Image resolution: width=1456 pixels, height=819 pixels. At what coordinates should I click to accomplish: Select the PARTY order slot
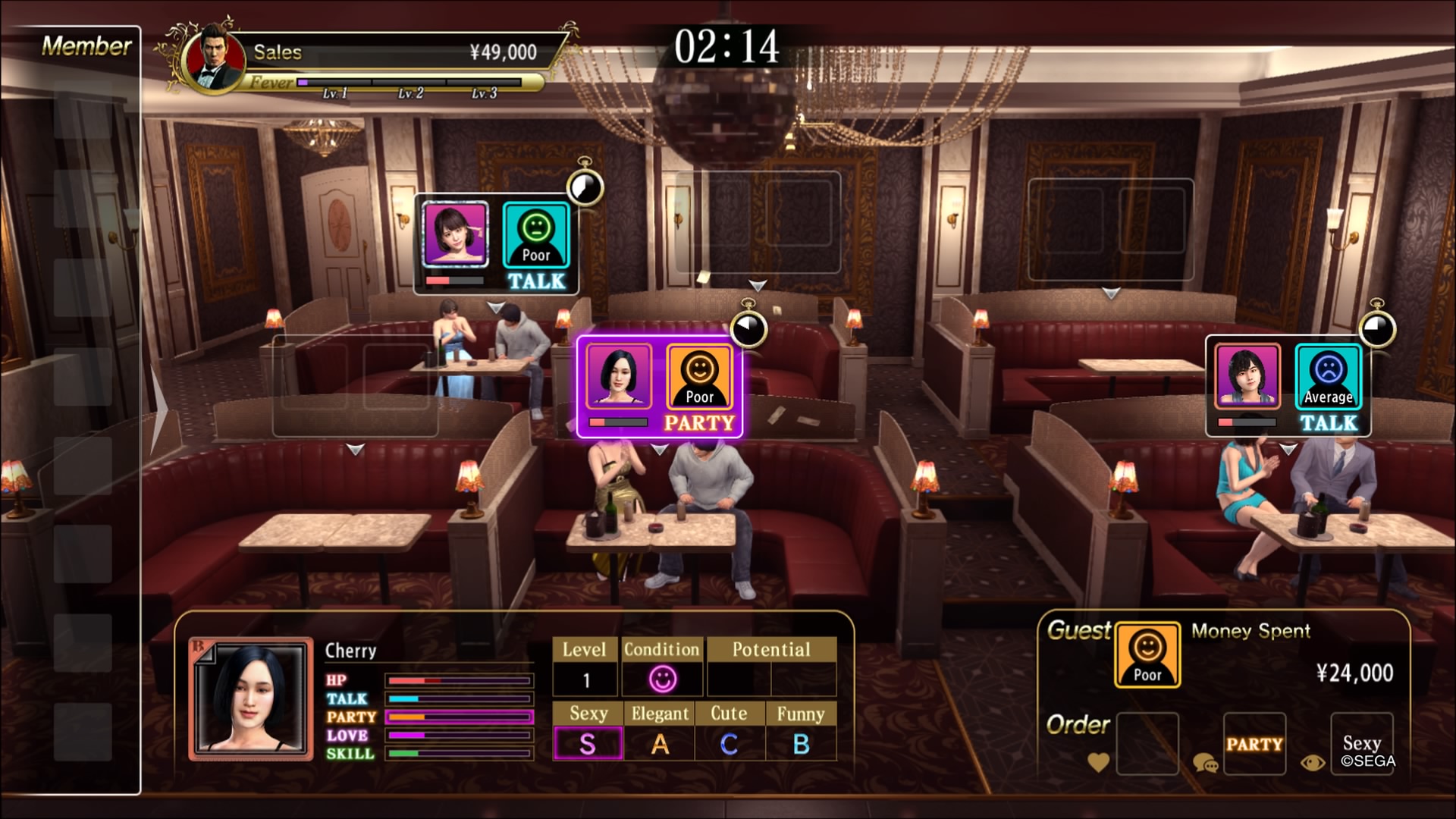[x=1254, y=743]
